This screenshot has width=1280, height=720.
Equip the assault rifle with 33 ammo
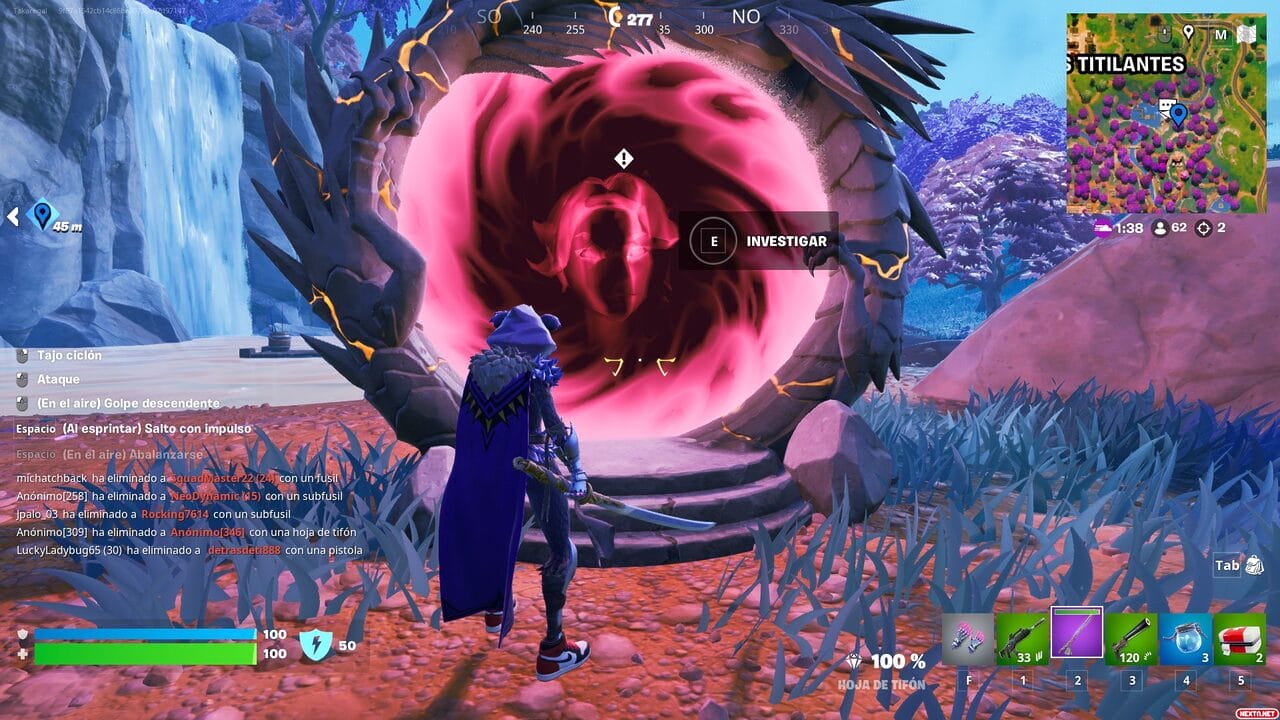1022,638
